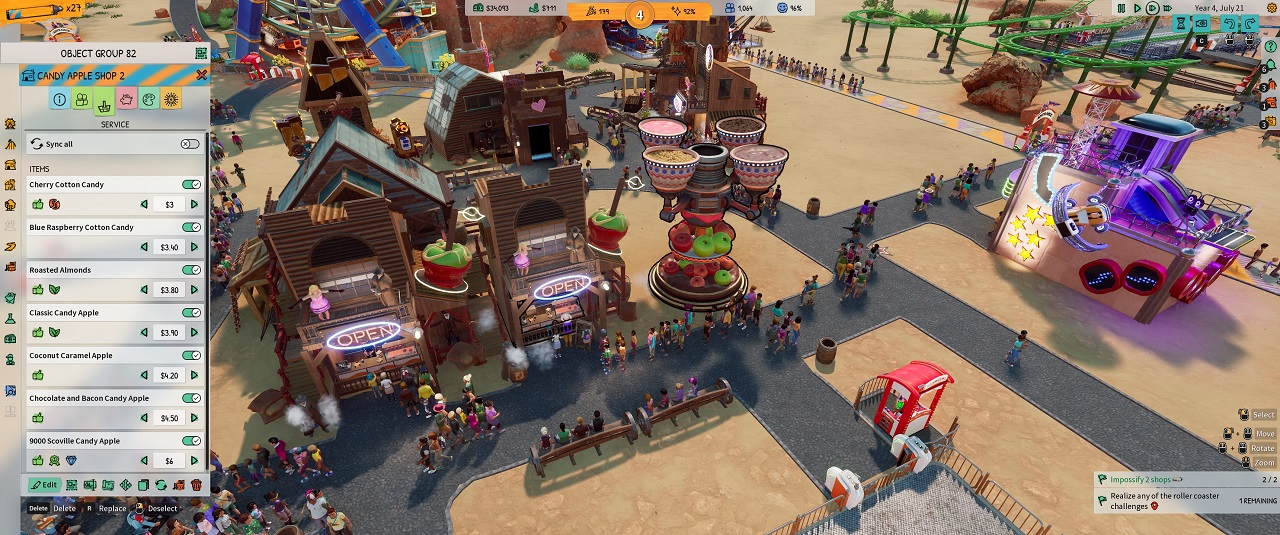Image resolution: width=1280 pixels, height=535 pixels.
Task: Undo the last action
Action: click(x=1227, y=23)
